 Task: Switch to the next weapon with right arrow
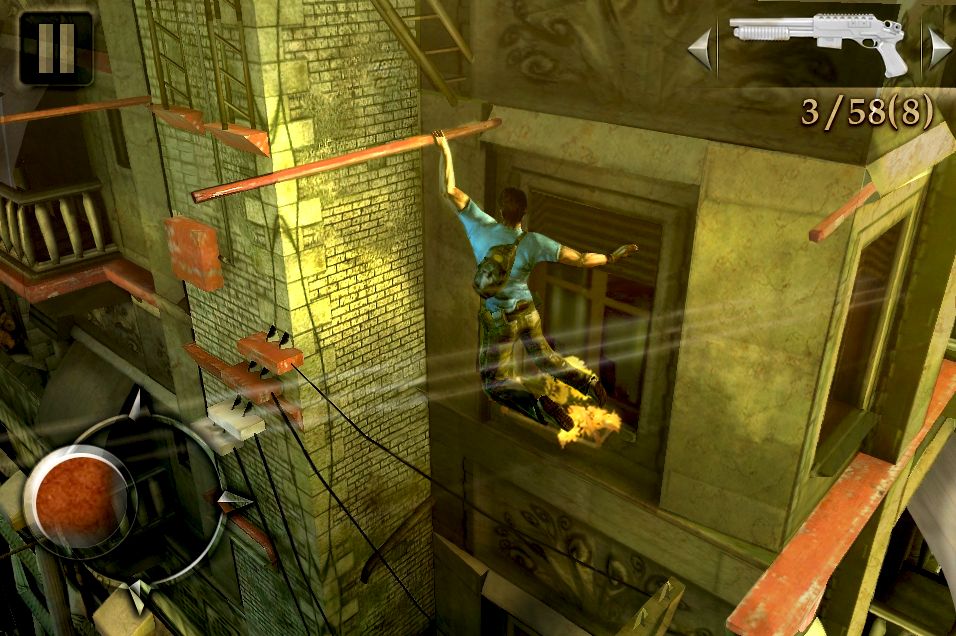(939, 47)
